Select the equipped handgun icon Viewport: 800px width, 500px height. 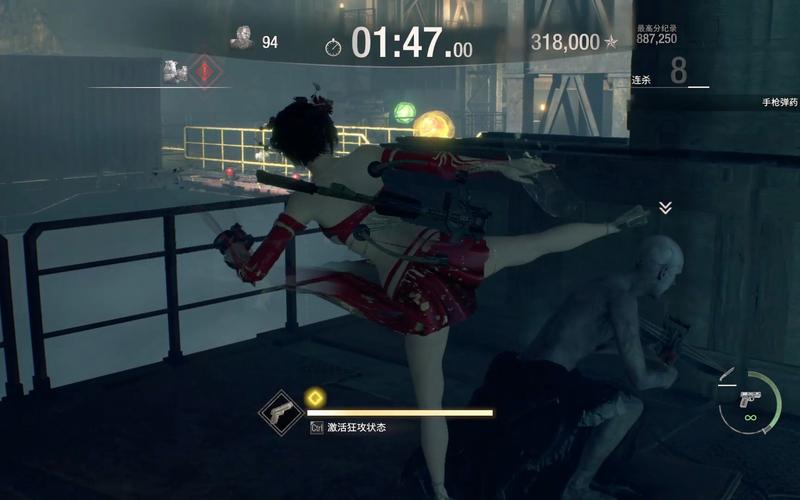click(749, 397)
